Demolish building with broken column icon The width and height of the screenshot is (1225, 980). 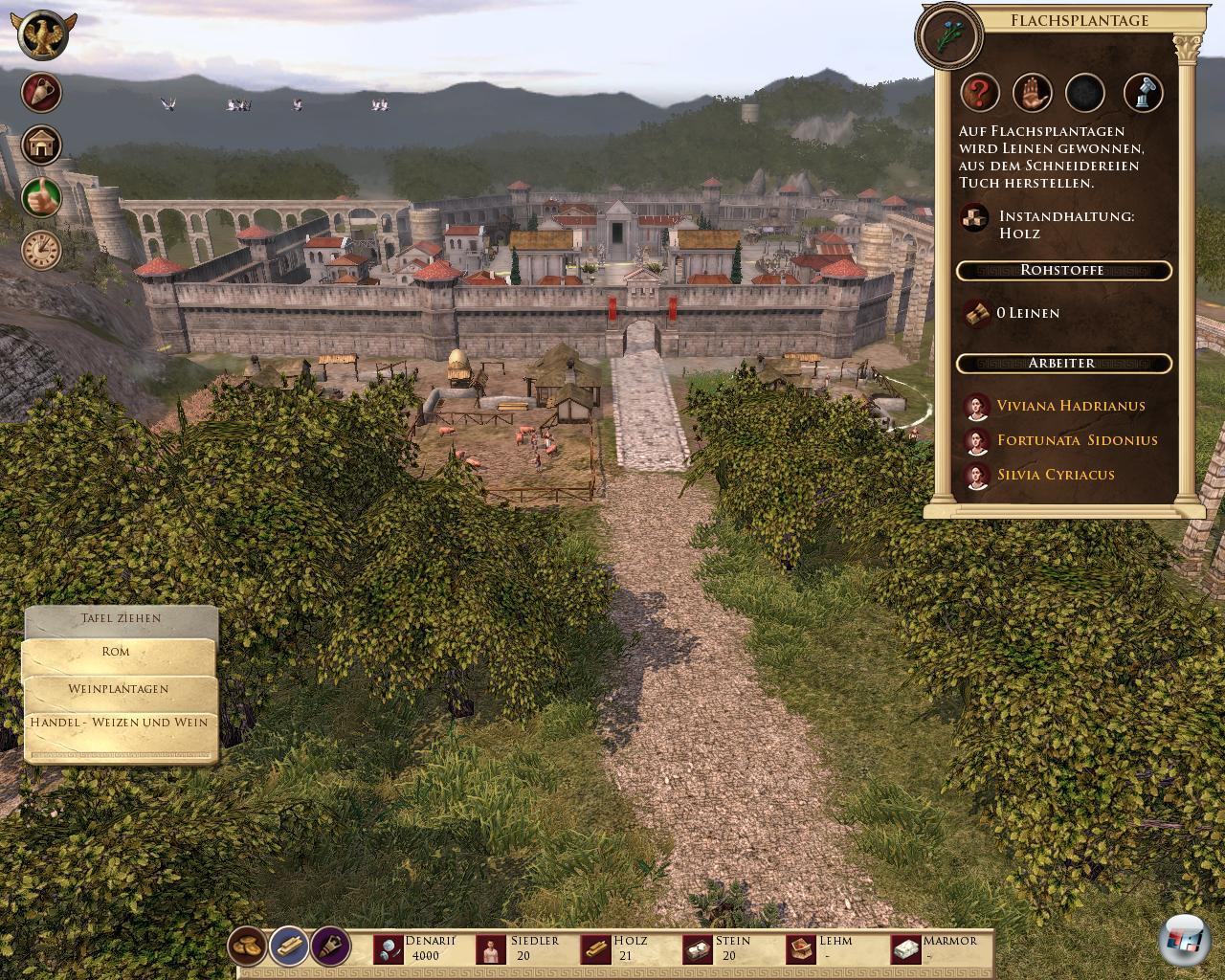click(1142, 93)
